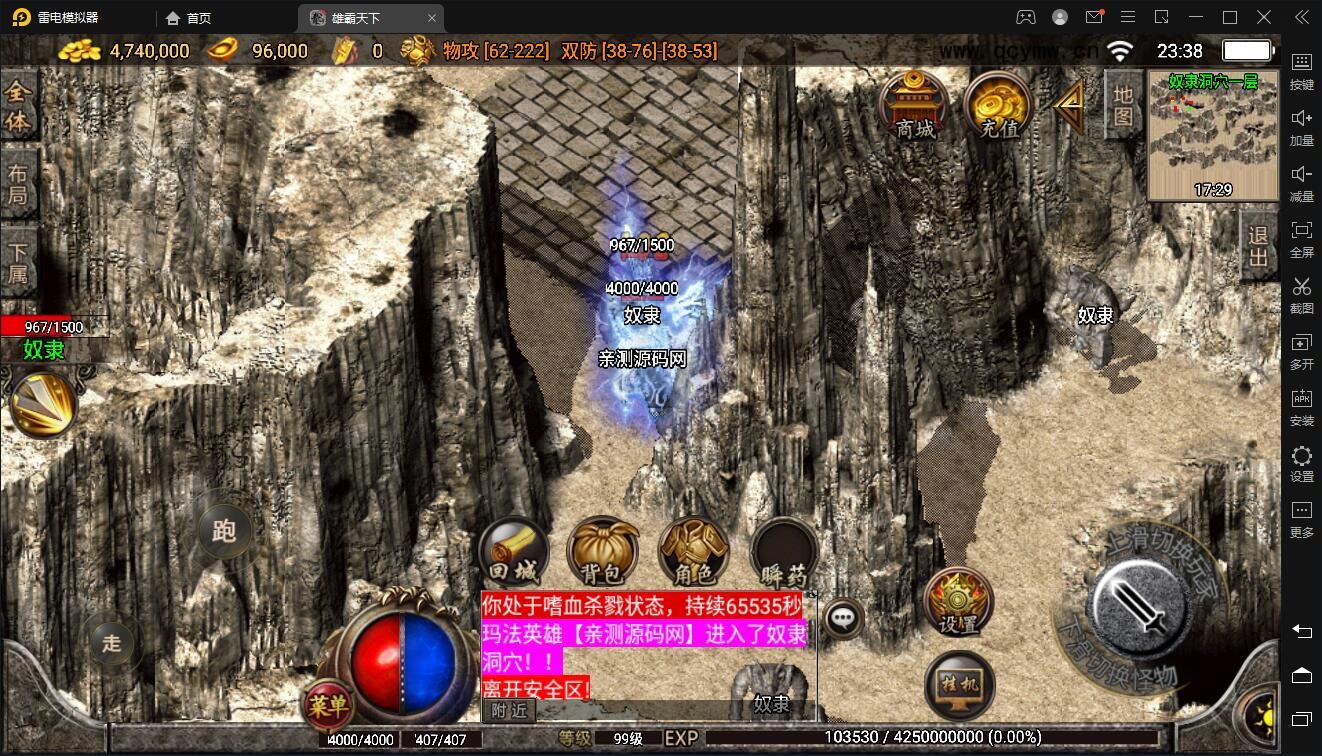Use the 瞬药 instant potion slot
The width and height of the screenshot is (1322, 756).
click(783, 552)
